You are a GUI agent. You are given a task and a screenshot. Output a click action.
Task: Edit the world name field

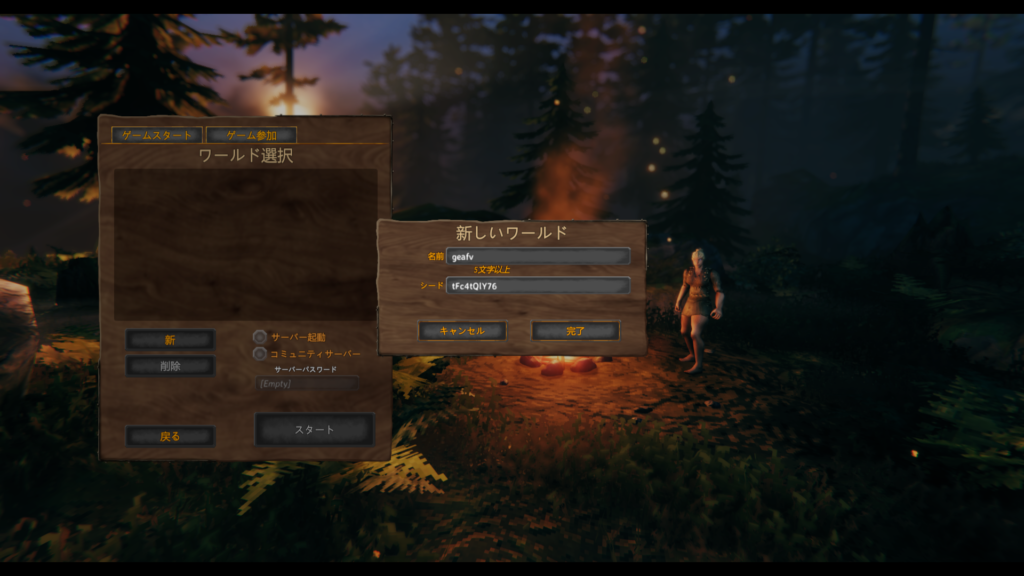click(x=538, y=257)
